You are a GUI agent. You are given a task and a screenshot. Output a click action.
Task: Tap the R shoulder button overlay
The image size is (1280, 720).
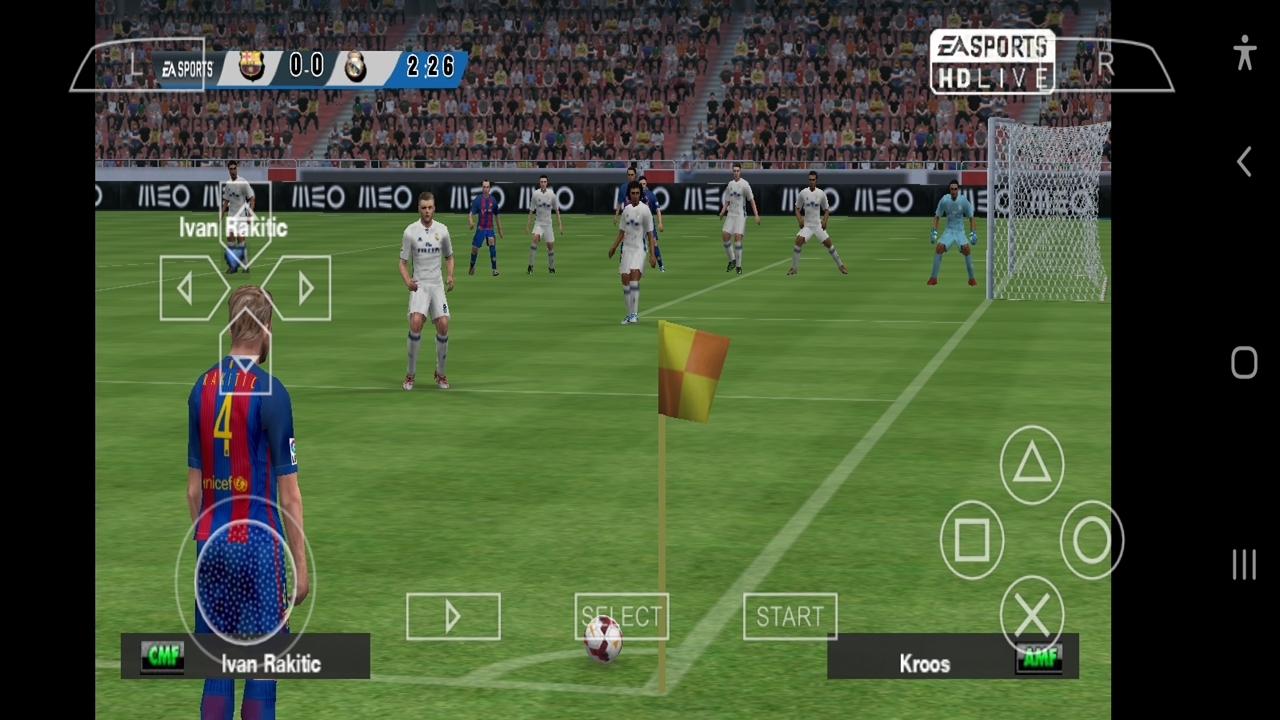click(x=1108, y=64)
